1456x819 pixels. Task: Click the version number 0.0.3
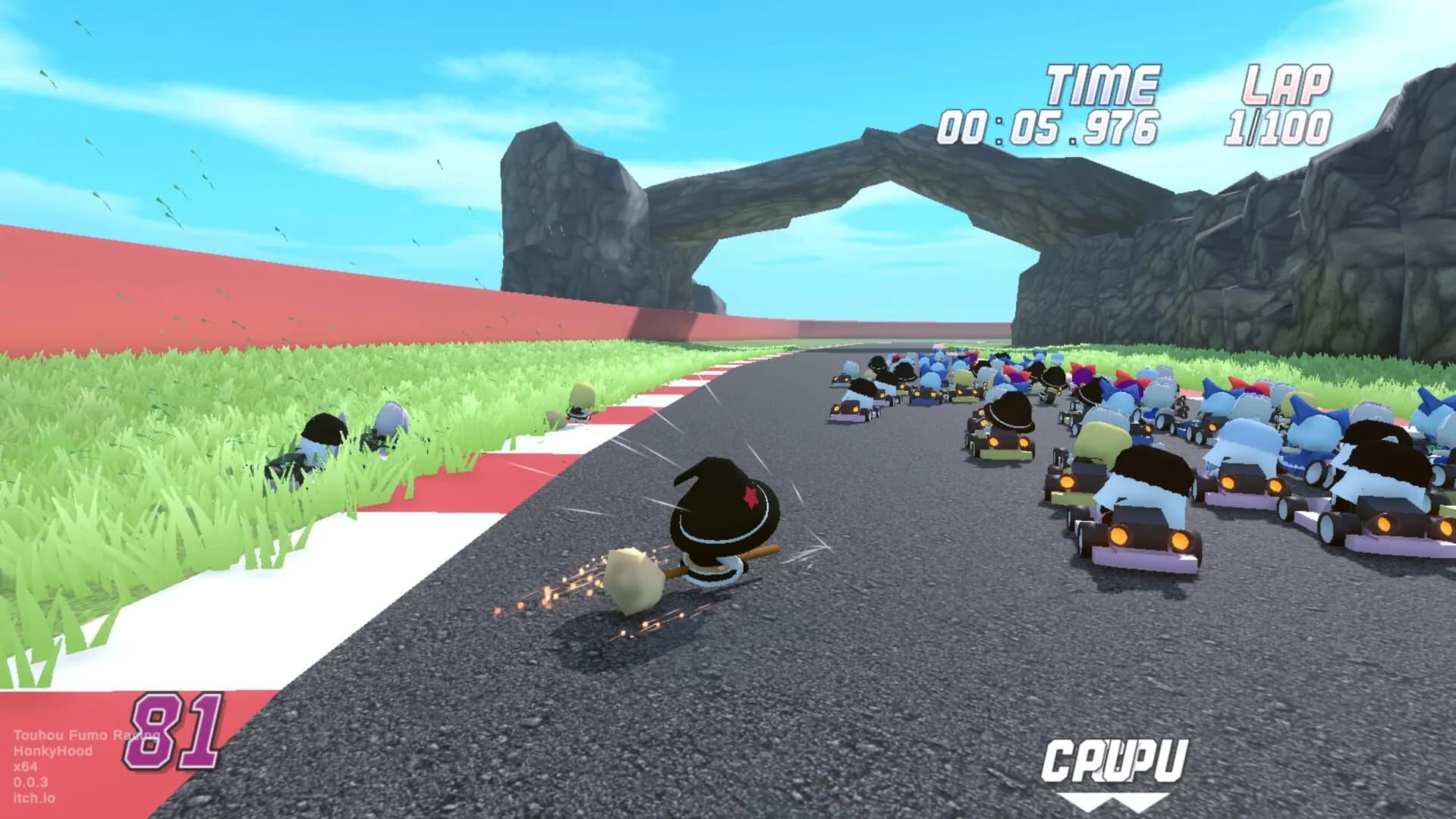30,781
